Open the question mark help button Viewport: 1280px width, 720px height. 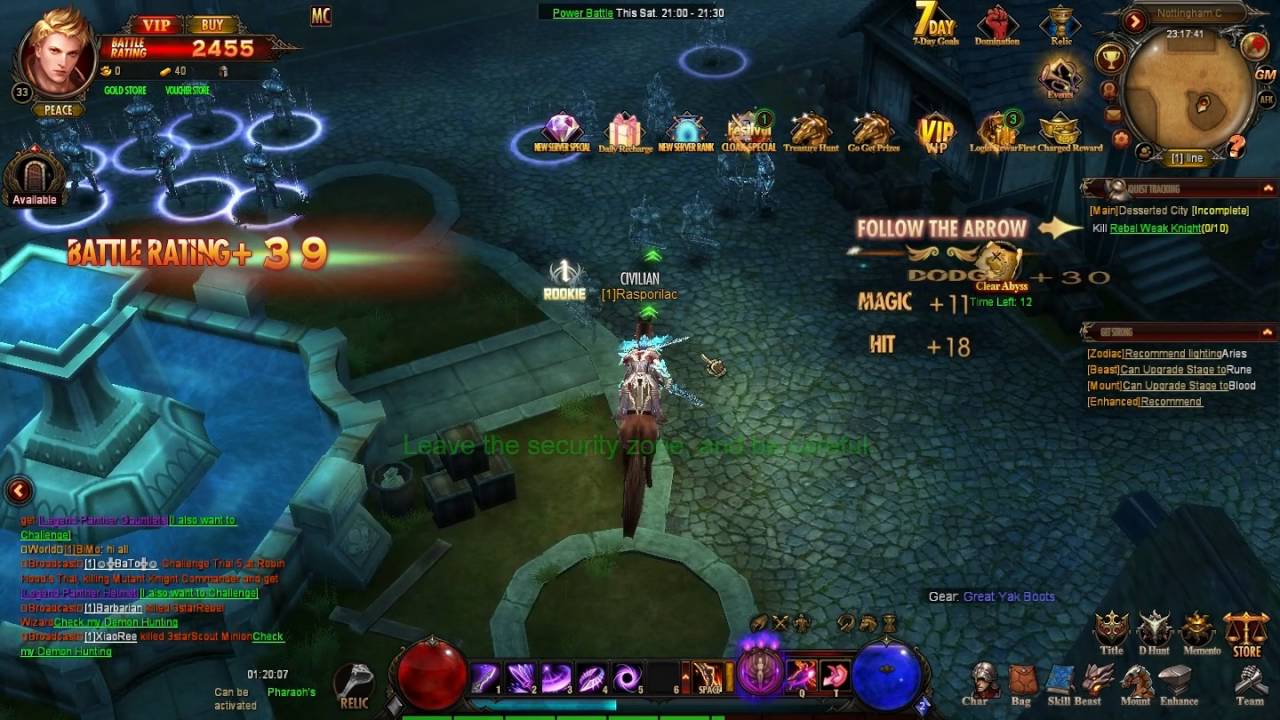(x=1237, y=147)
